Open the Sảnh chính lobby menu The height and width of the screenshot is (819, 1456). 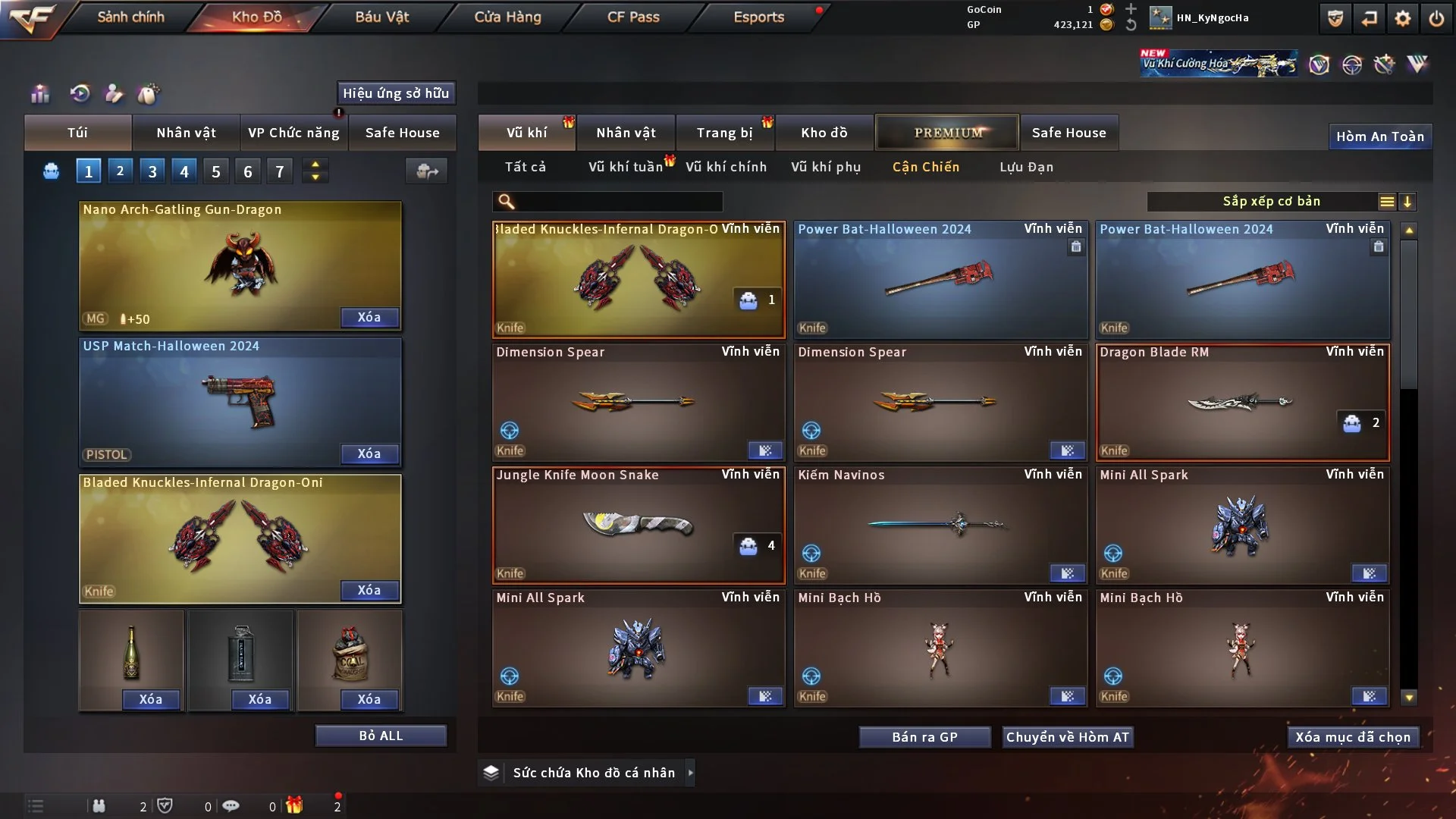130,17
